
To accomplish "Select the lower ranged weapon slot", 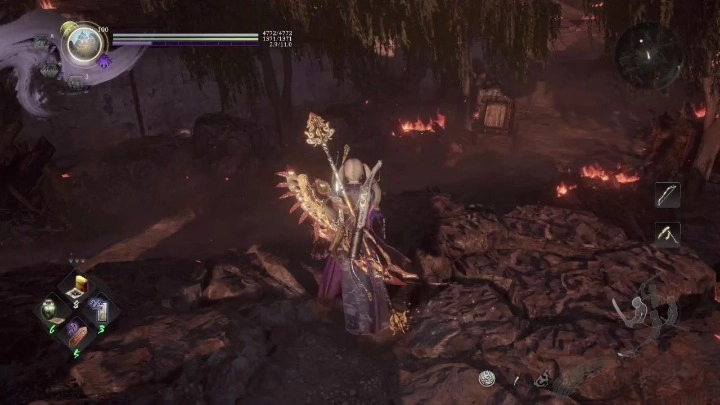I will [668, 233].
